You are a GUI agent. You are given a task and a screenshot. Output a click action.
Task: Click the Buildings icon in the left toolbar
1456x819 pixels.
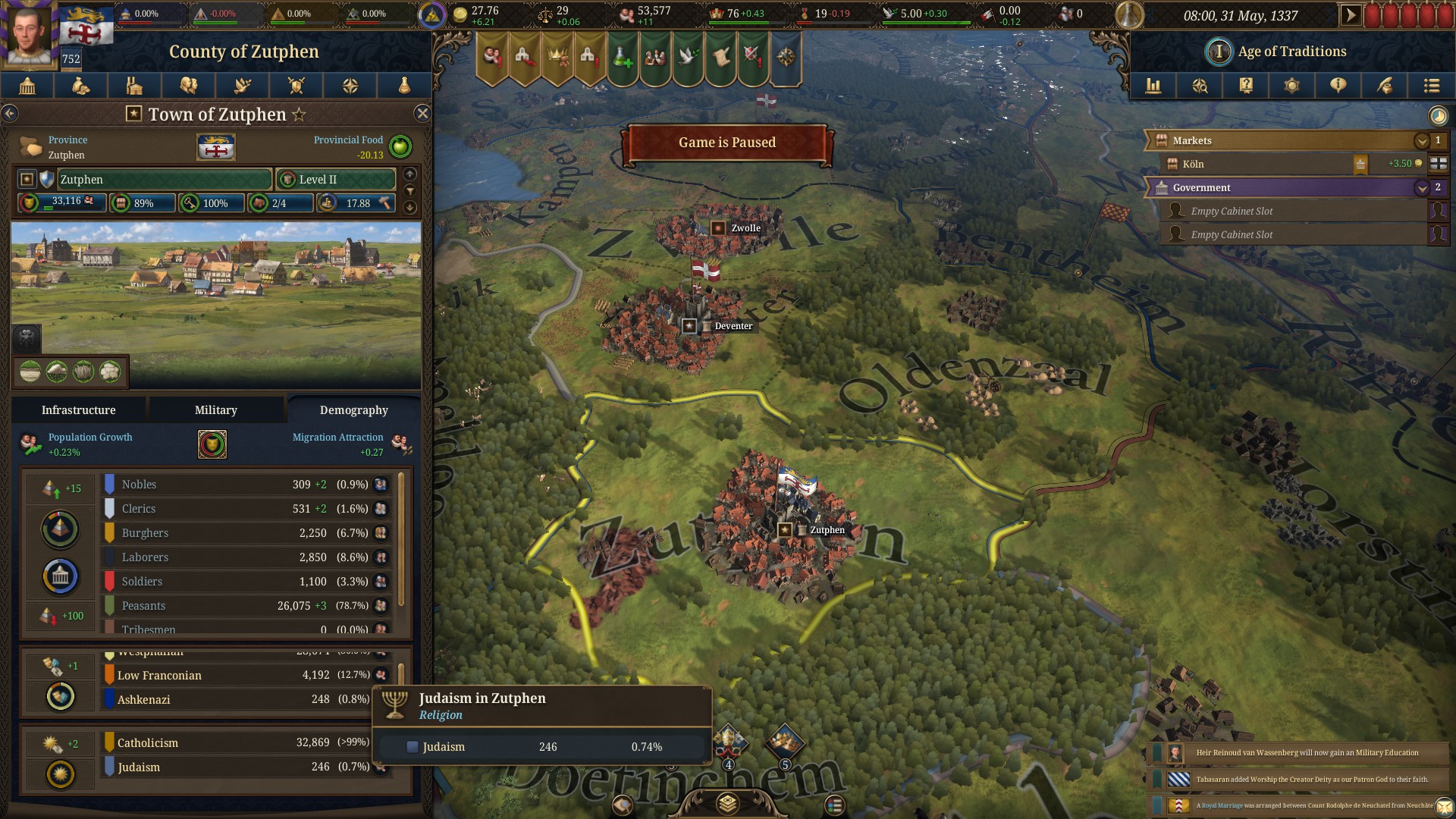point(135,86)
